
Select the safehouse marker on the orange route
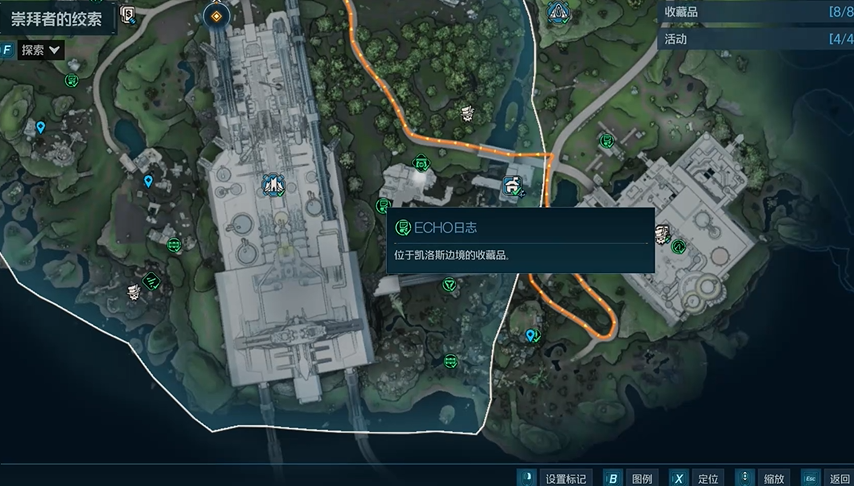[x=512, y=184]
